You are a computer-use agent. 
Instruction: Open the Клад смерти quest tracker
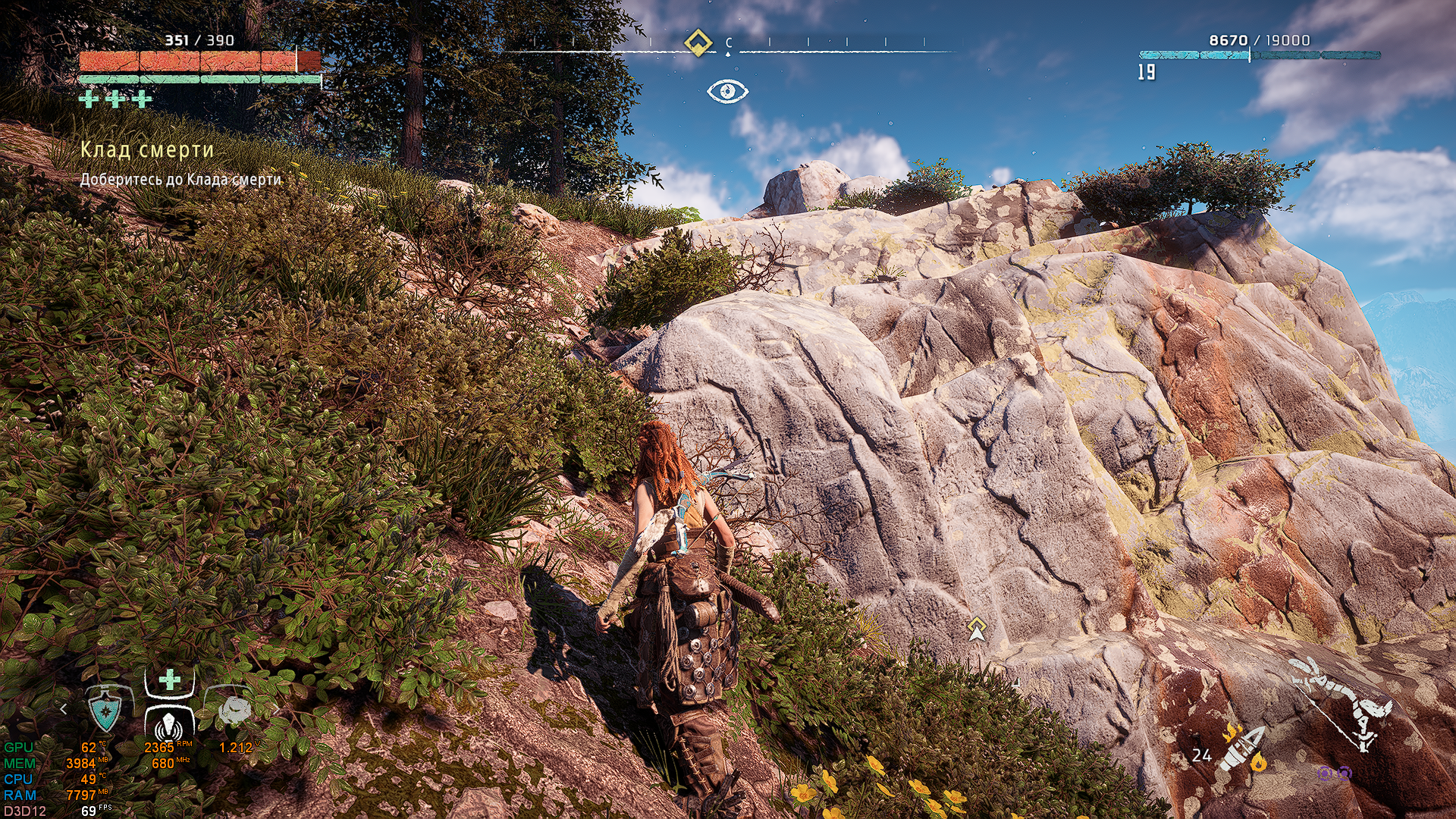tap(147, 150)
